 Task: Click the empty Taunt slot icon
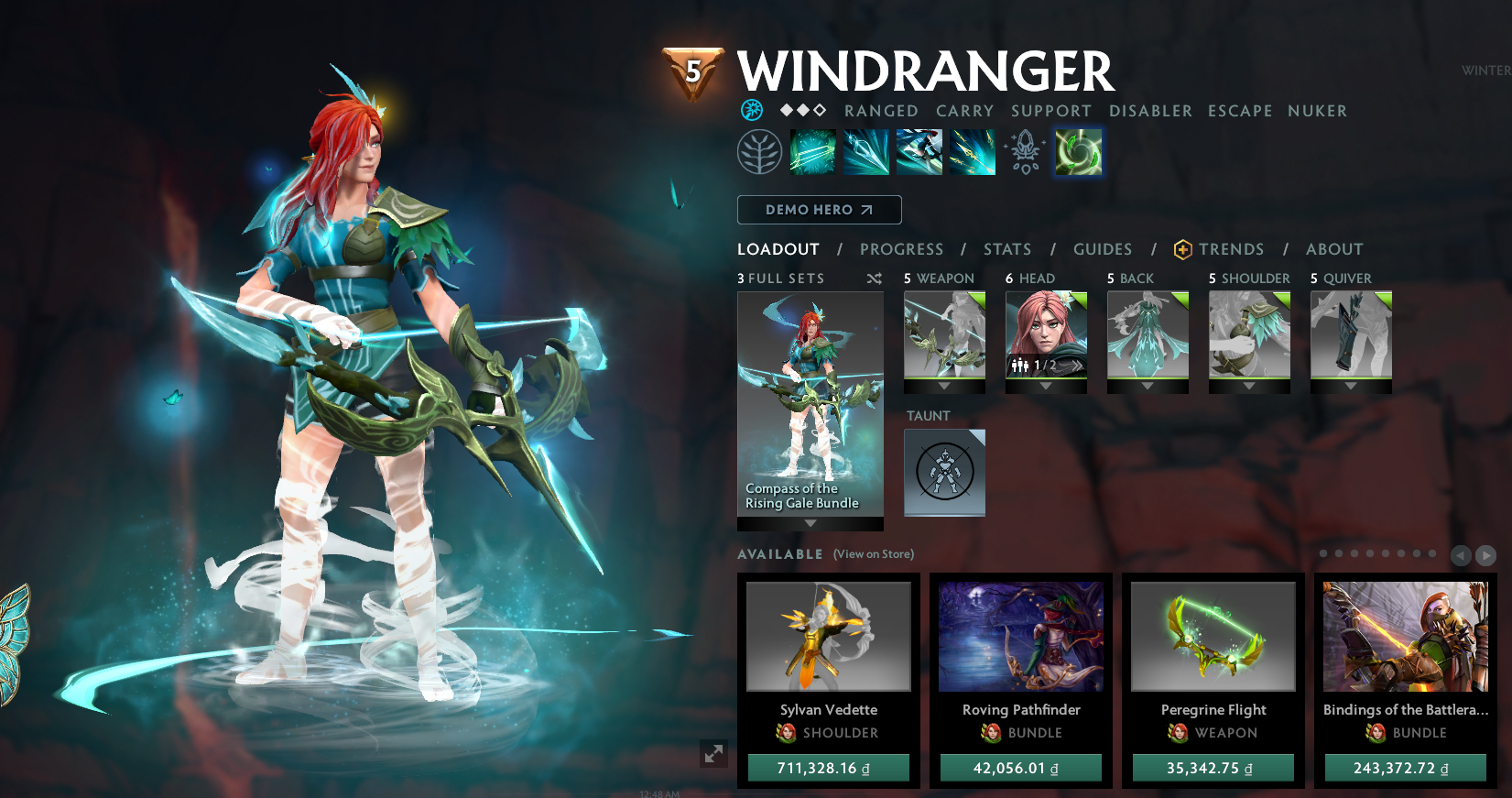(944, 472)
